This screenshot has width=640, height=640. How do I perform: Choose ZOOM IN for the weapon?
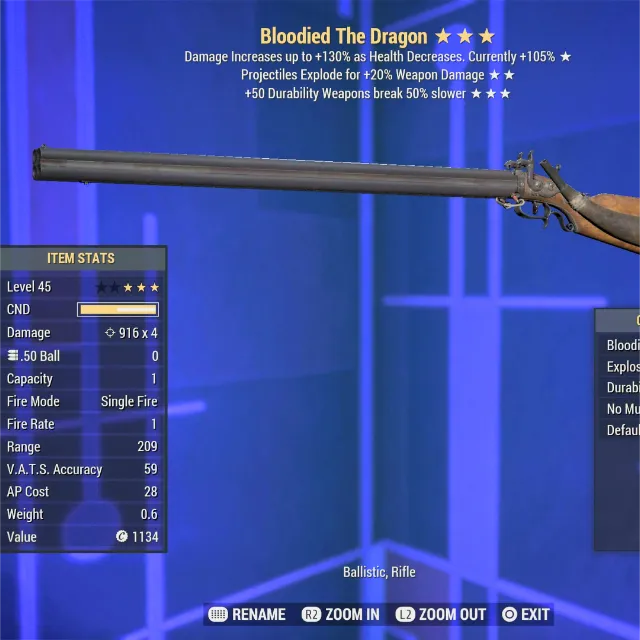pos(340,614)
